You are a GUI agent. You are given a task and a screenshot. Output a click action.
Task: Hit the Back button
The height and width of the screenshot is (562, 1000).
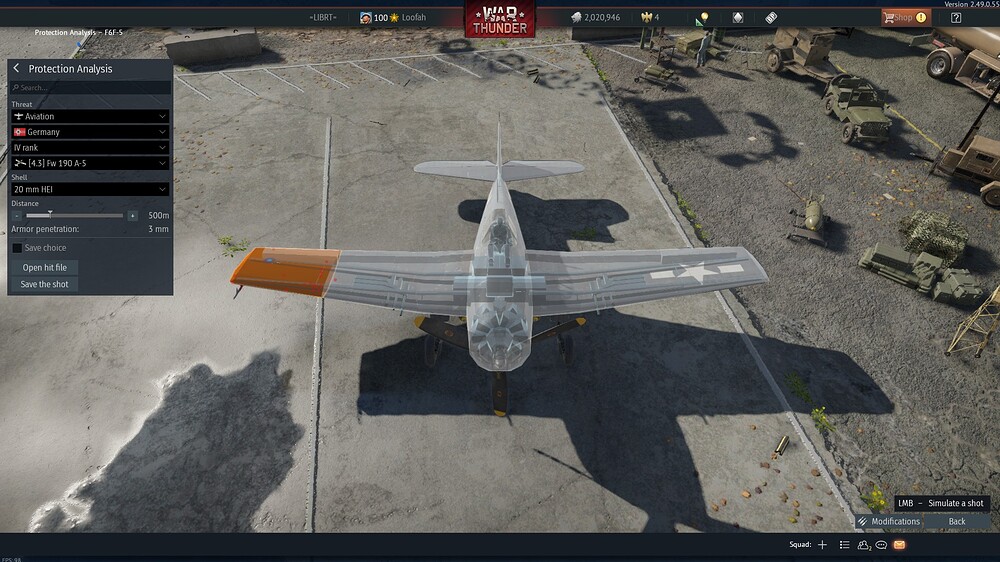[957, 521]
